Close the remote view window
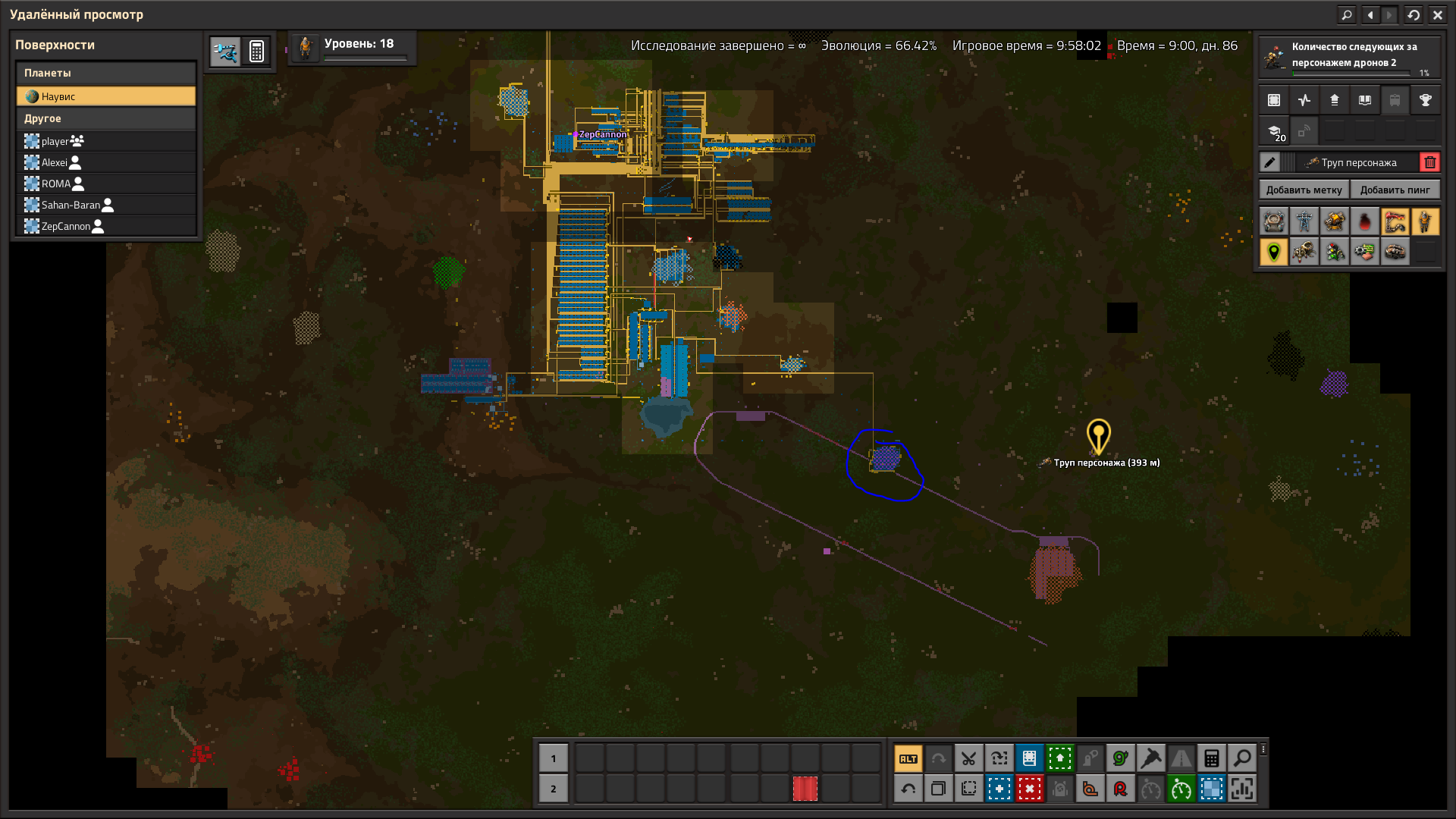This screenshot has height=819, width=1456. 1437,14
